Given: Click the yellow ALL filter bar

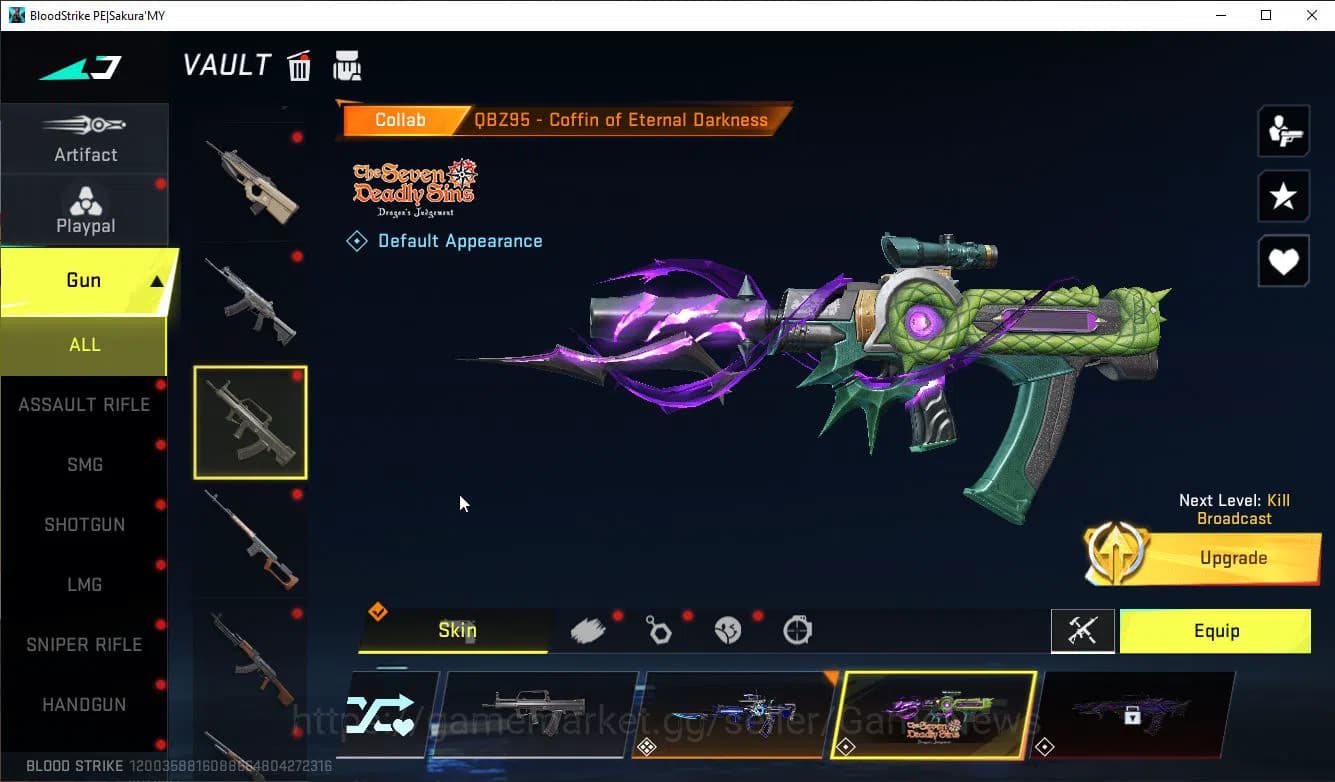Looking at the screenshot, I should point(84,344).
